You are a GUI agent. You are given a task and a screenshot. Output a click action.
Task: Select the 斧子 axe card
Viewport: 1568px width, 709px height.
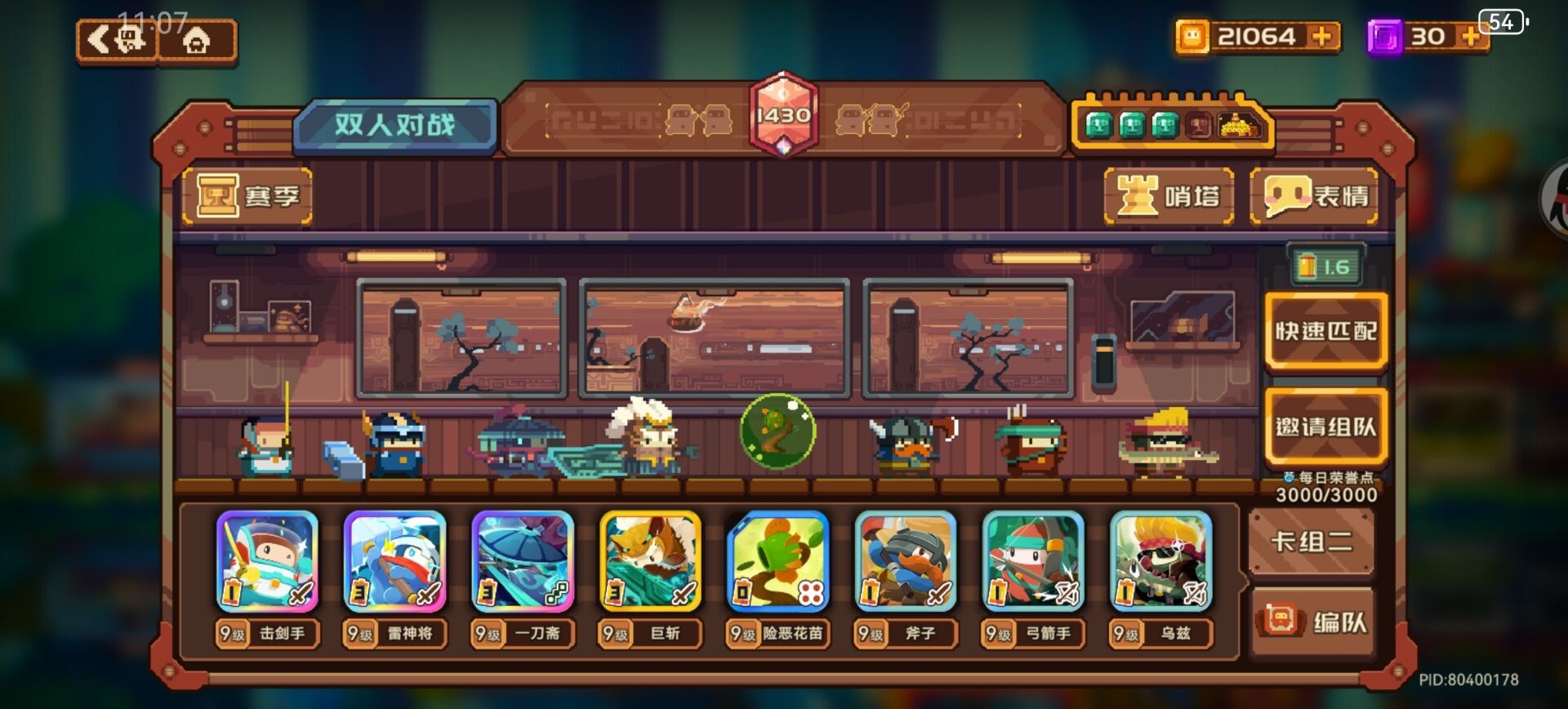point(905,562)
